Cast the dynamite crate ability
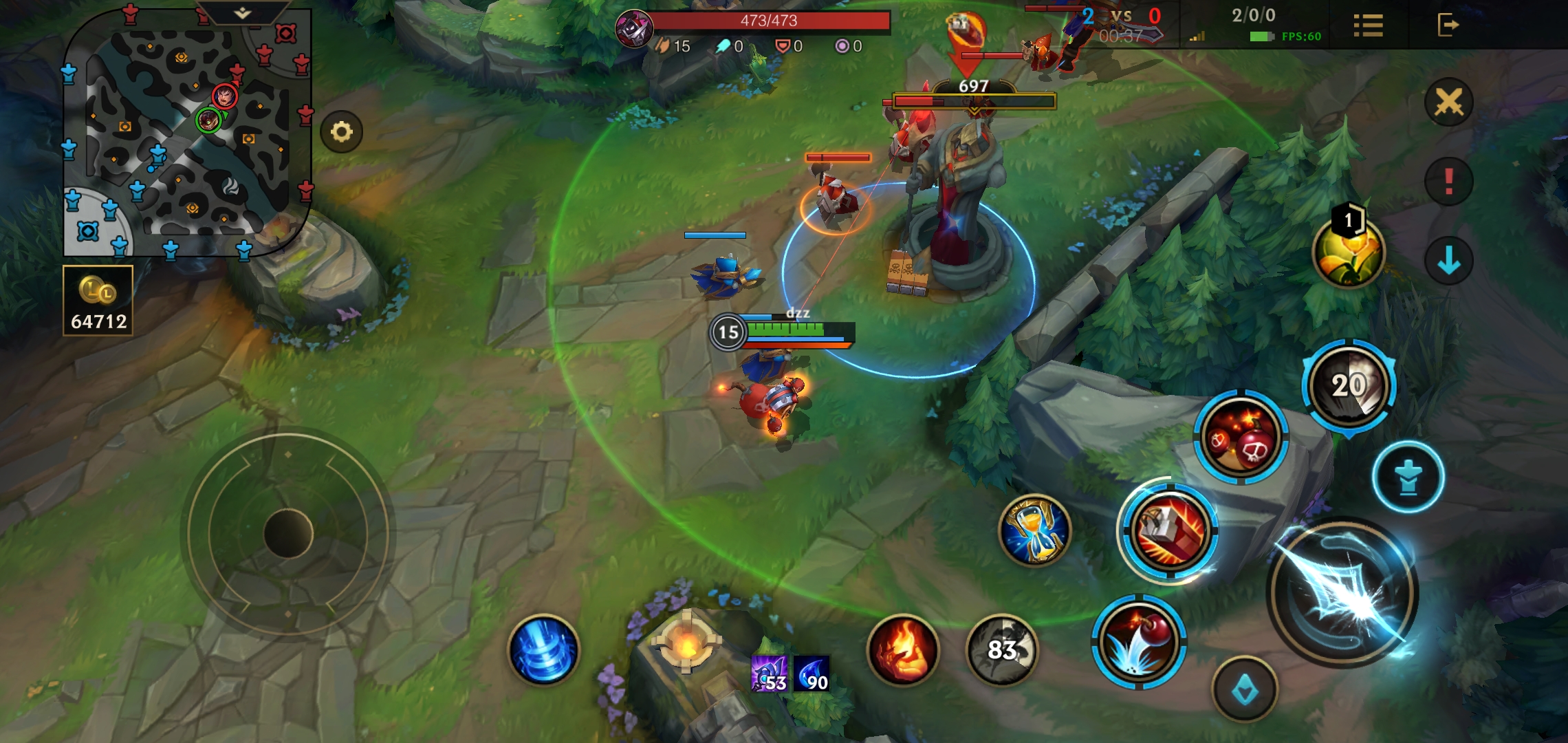The width and height of the screenshot is (1568, 743). pos(1169,531)
